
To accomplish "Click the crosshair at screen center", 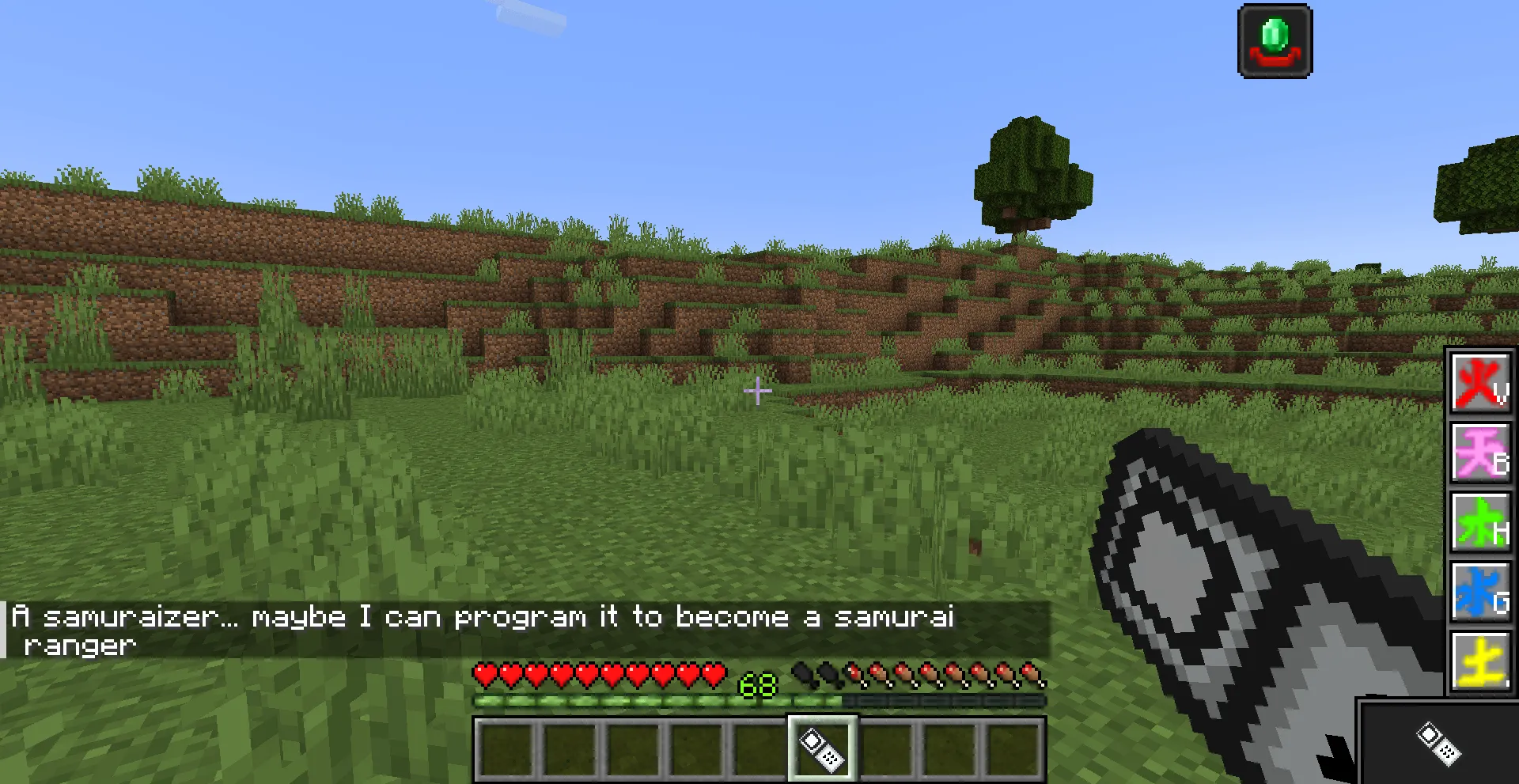I will (x=758, y=391).
